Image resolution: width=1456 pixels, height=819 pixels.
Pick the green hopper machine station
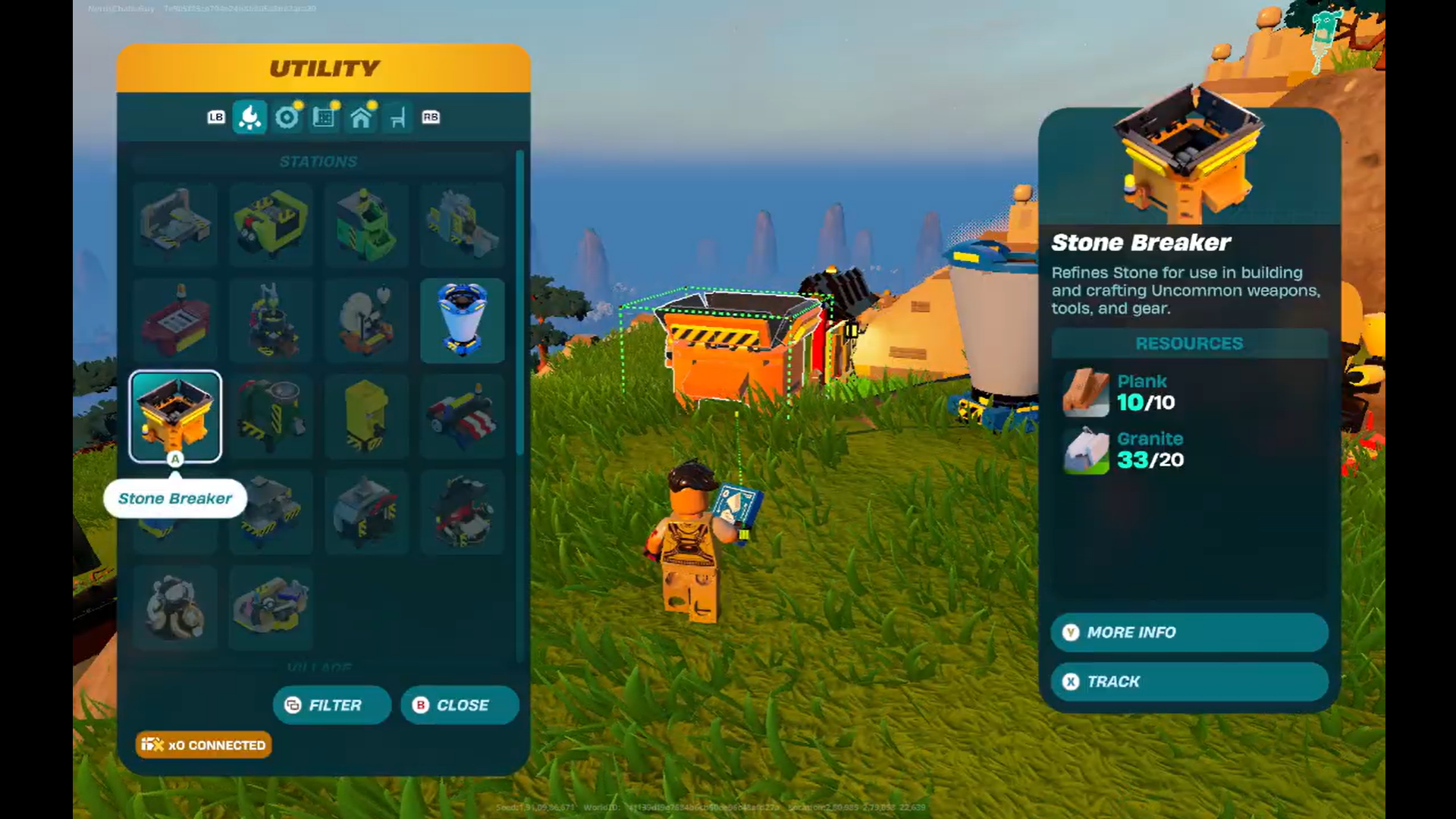coord(366,224)
